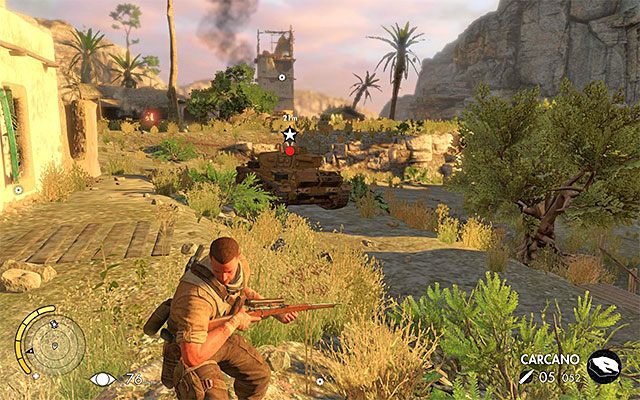The height and width of the screenshot is (400, 640).
Task: Click the round item icon beside the ammo
Action: 604,367
